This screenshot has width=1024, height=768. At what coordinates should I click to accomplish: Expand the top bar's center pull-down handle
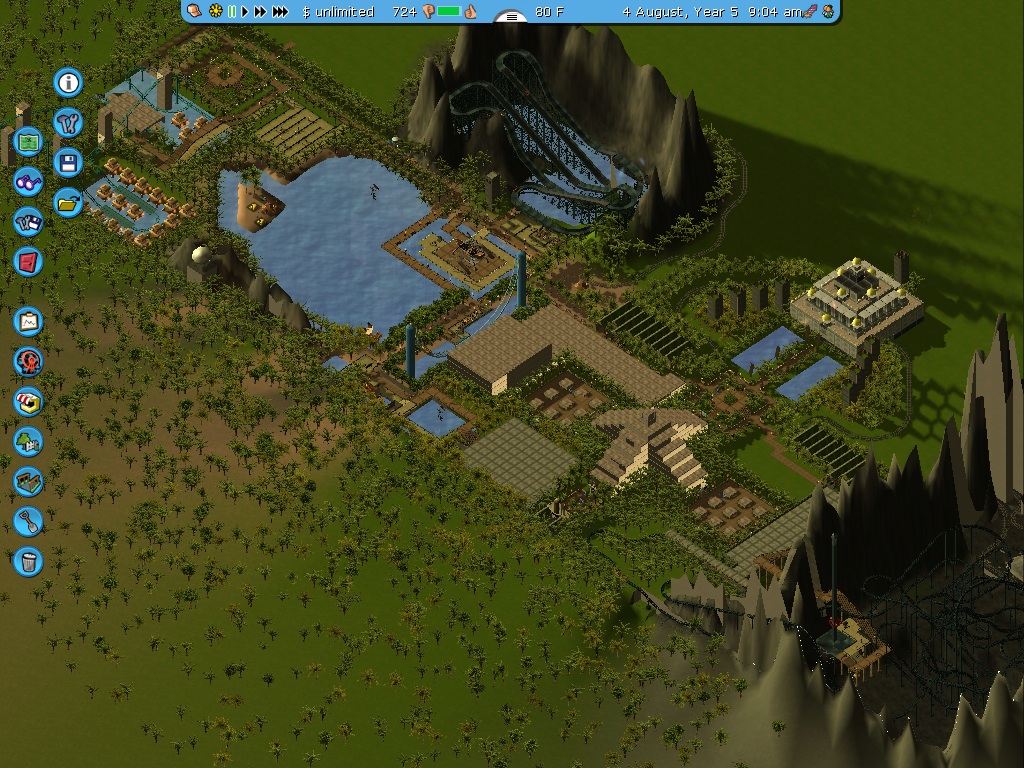(511, 17)
